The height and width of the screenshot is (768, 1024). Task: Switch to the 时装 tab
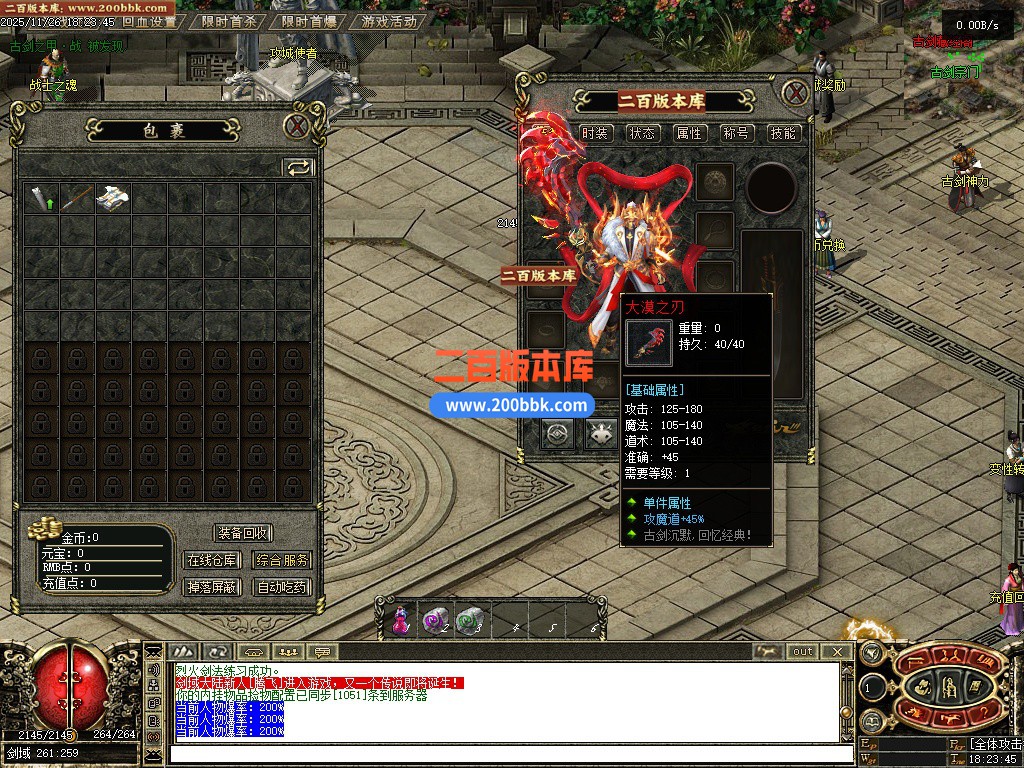tap(596, 133)
